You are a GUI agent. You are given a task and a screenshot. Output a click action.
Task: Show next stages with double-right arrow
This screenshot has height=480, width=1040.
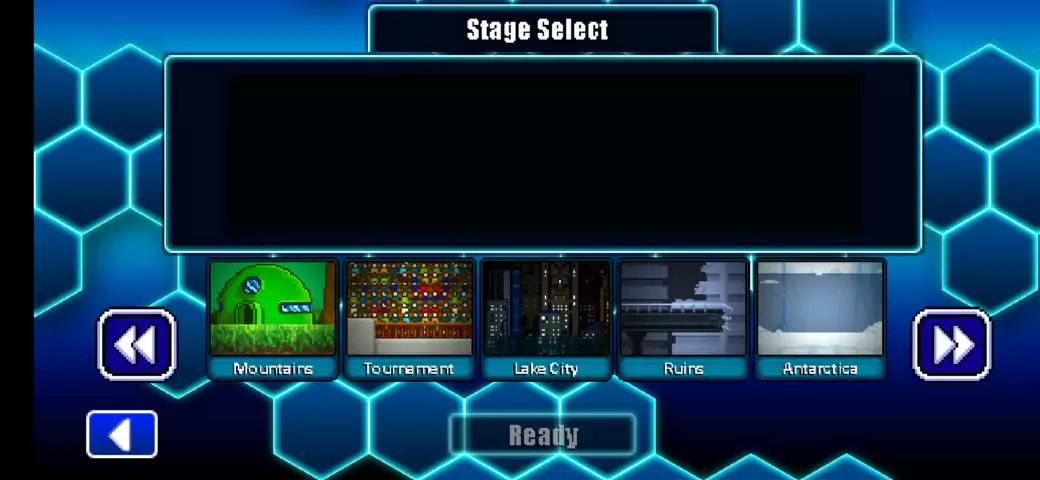click(952, 345)
